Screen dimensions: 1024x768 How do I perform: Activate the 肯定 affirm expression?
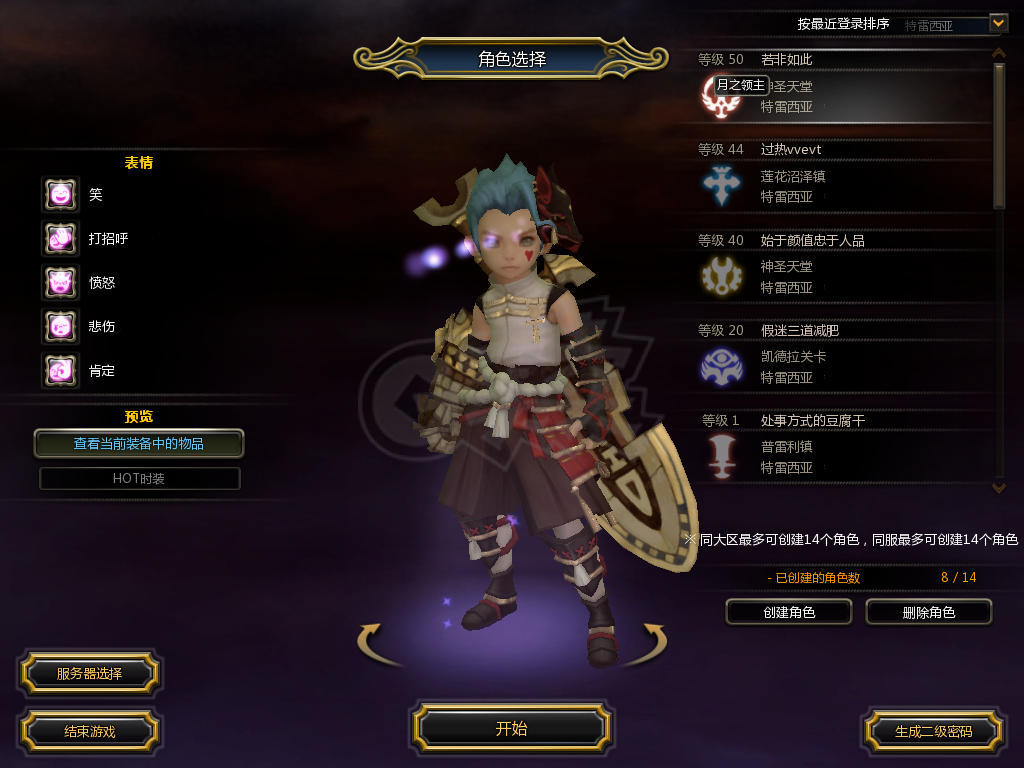60,370
